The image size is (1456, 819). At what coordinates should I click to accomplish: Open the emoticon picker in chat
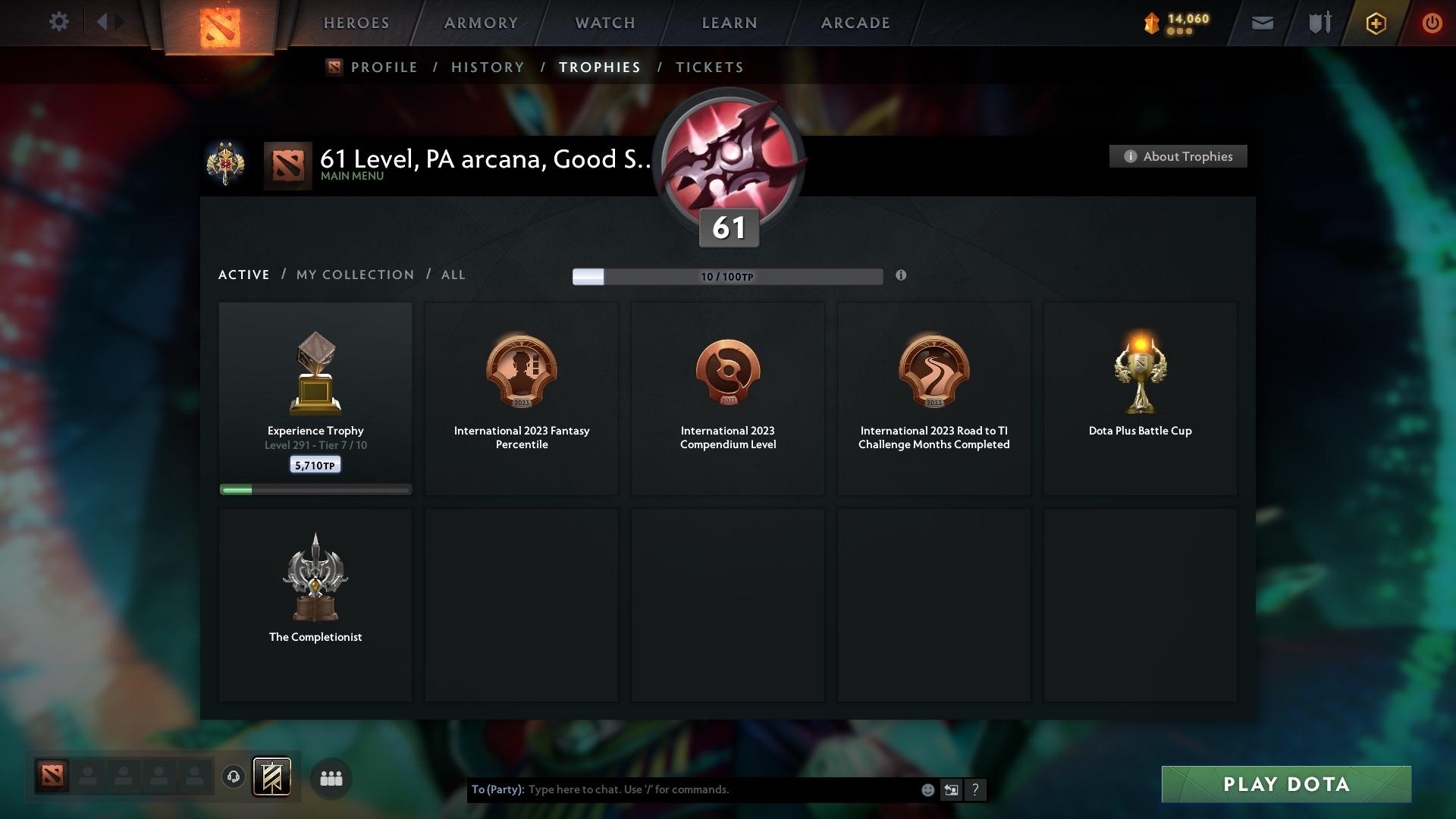[x=927, y=789]
